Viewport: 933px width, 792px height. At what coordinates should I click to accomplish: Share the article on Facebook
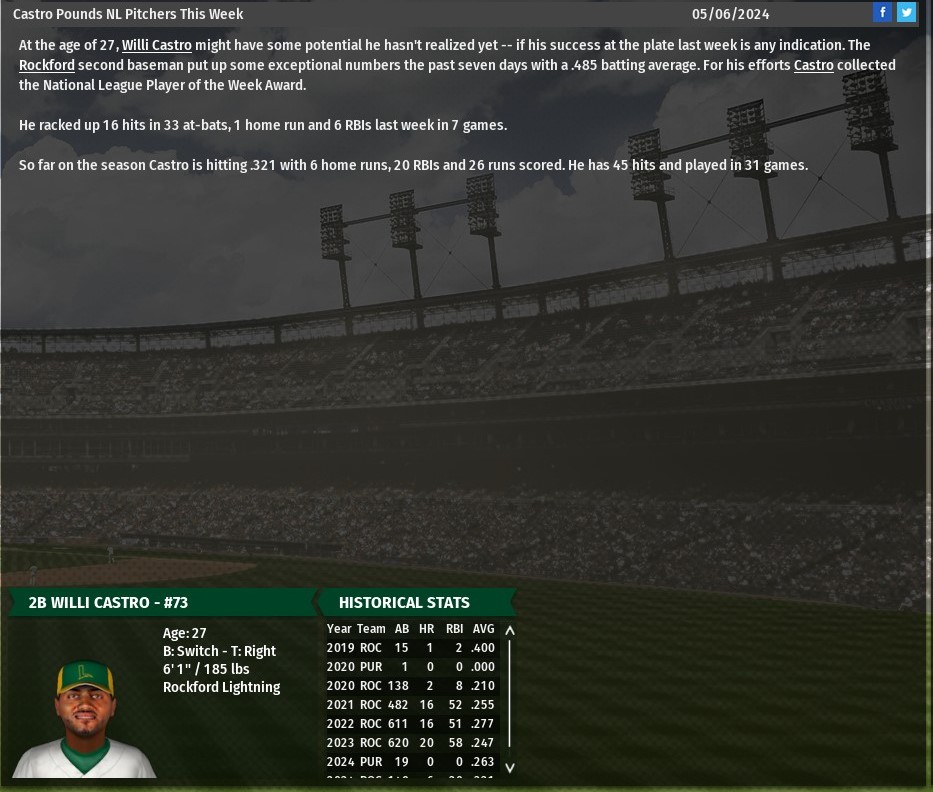pyautogui.click(x=882, y=13)
